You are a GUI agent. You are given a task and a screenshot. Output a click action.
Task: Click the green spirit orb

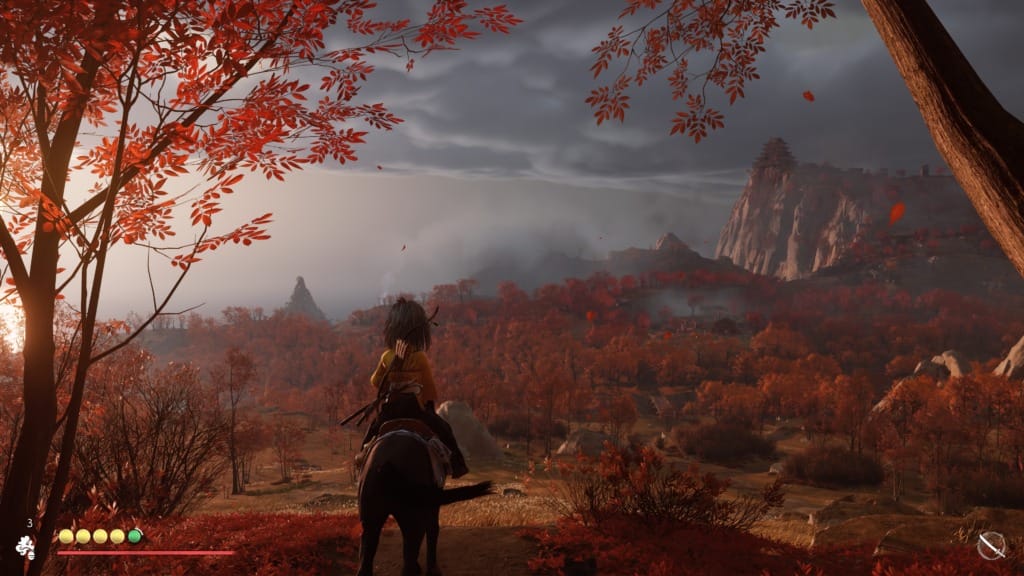pyautogui.click(x=135, y=536)
